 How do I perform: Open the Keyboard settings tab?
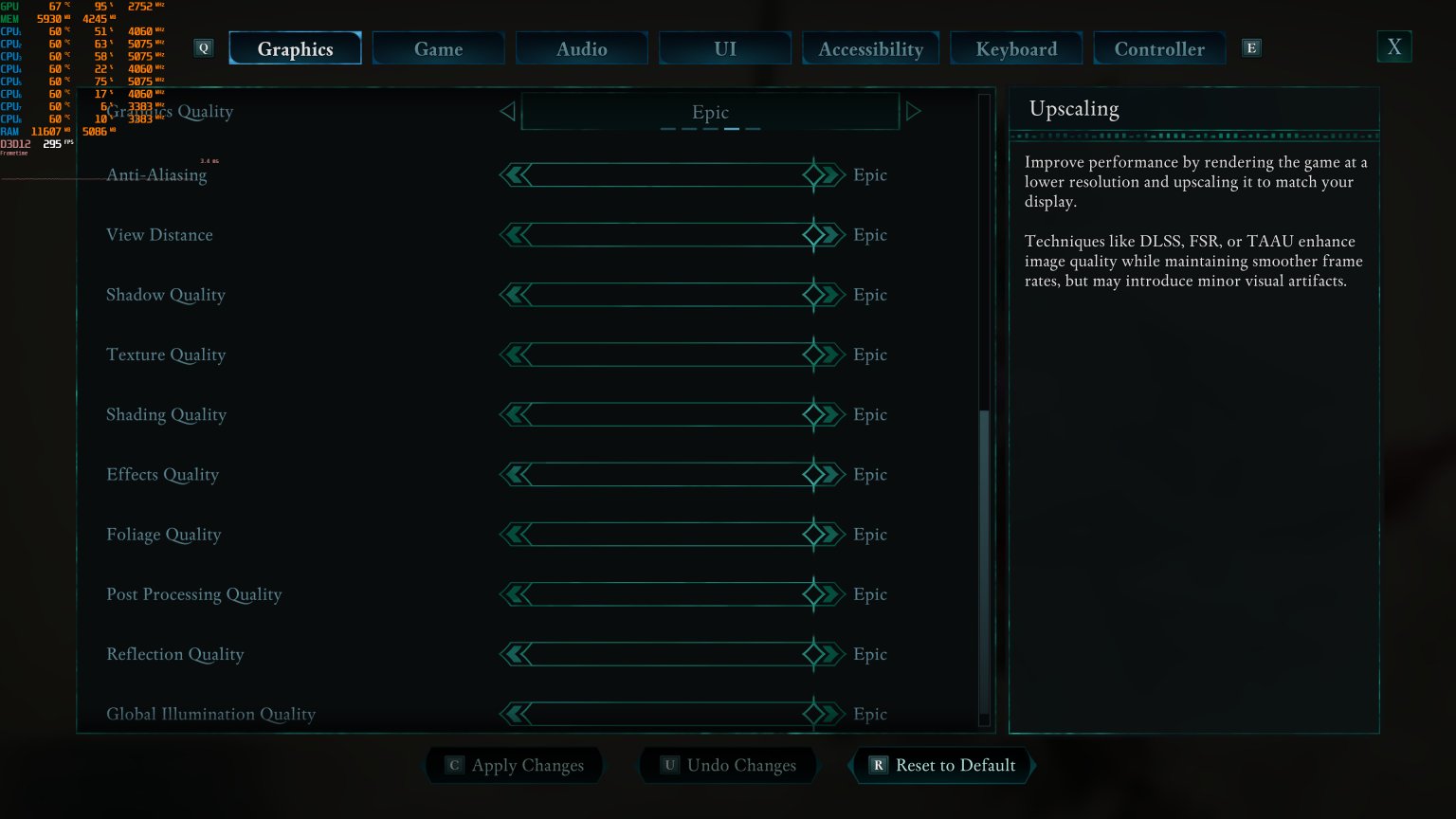click(1016, 47)
